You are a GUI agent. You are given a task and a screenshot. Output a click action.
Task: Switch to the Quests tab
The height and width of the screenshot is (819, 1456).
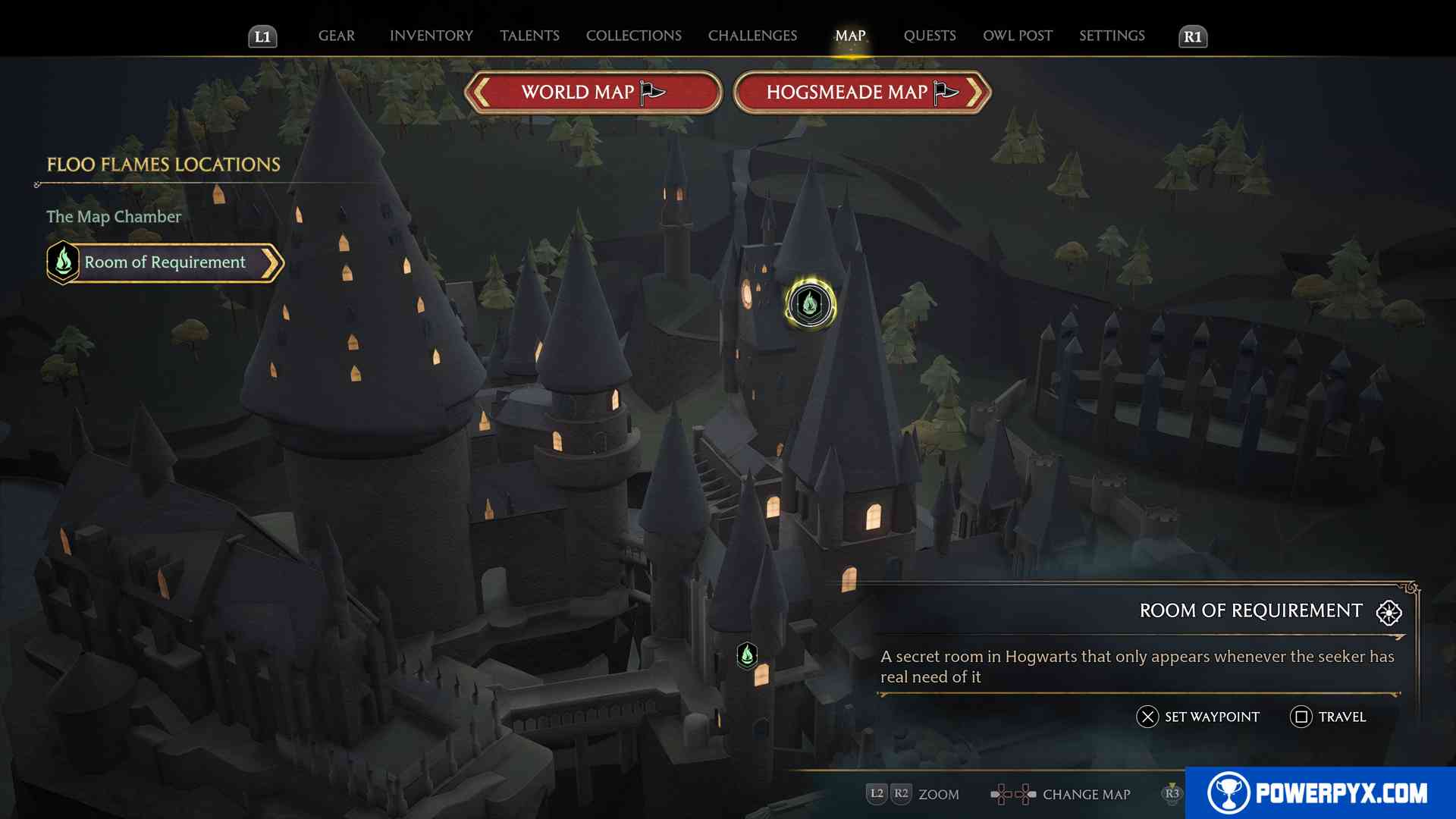click(930, 35)
